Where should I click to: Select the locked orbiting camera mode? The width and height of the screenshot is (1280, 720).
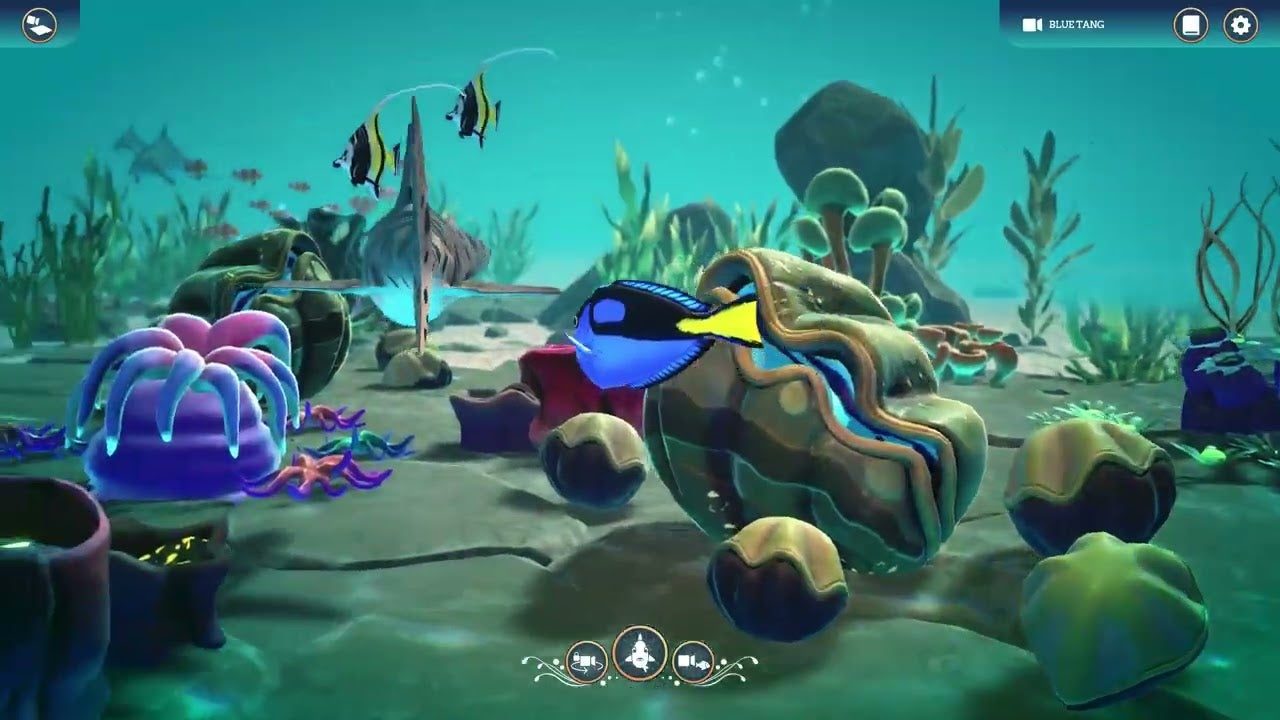586,661
